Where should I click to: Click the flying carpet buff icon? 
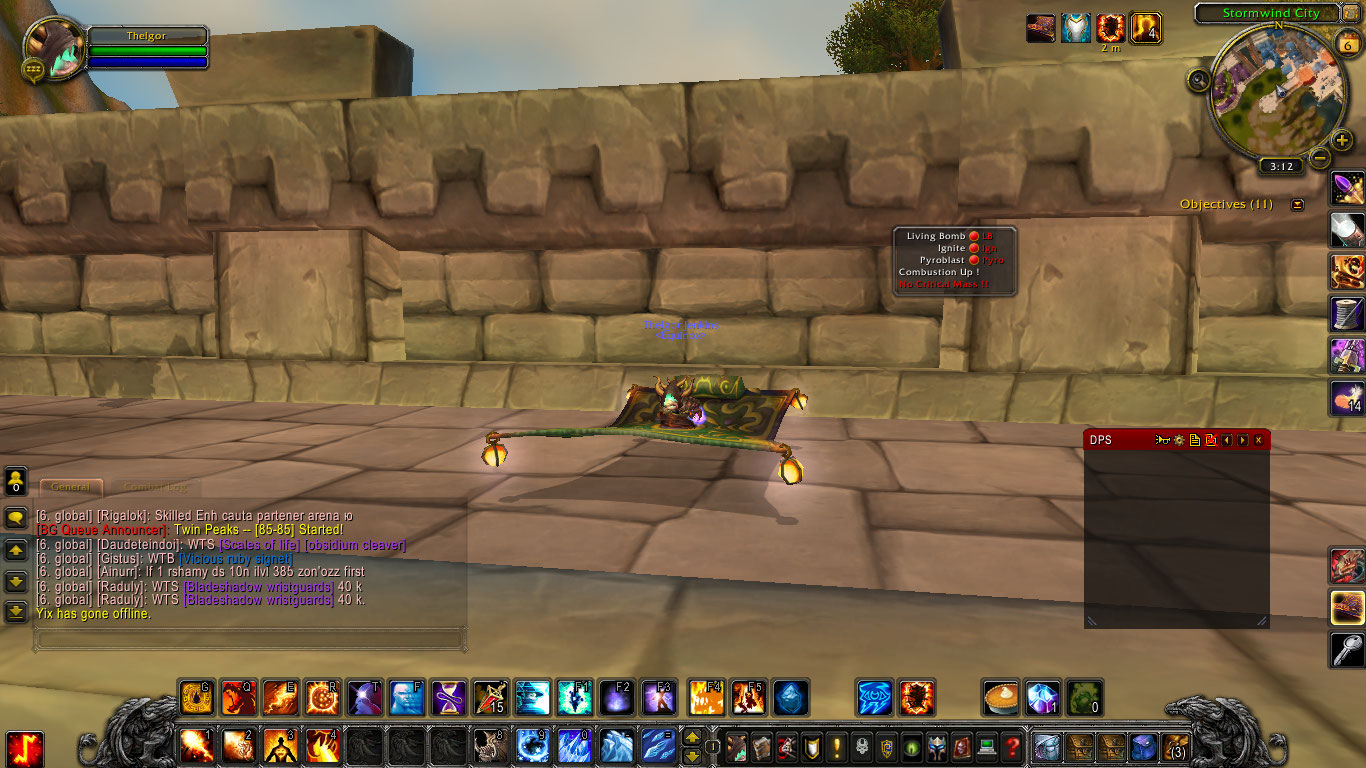click(x=1041, y=28)
